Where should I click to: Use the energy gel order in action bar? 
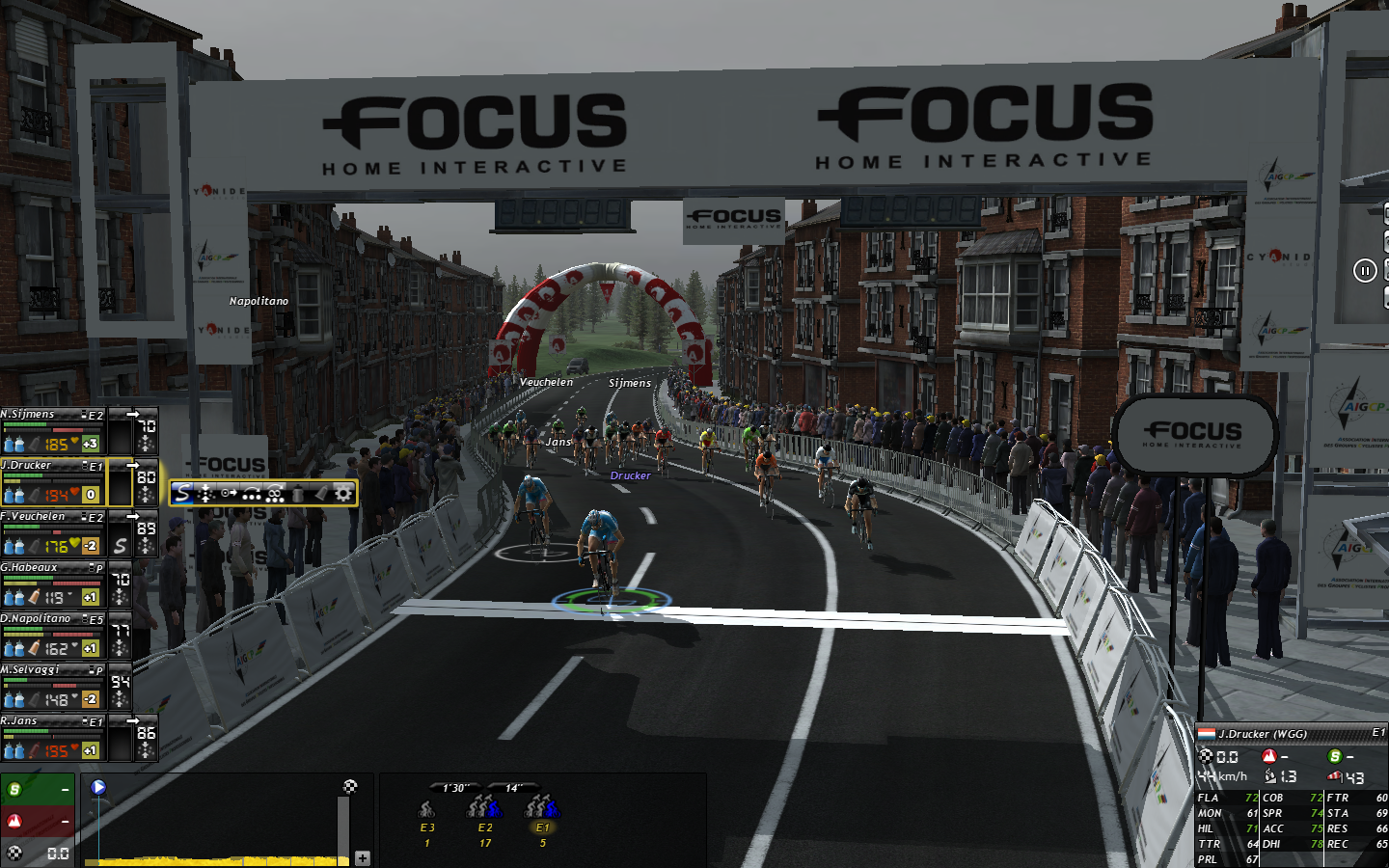(x=320, y=494)
